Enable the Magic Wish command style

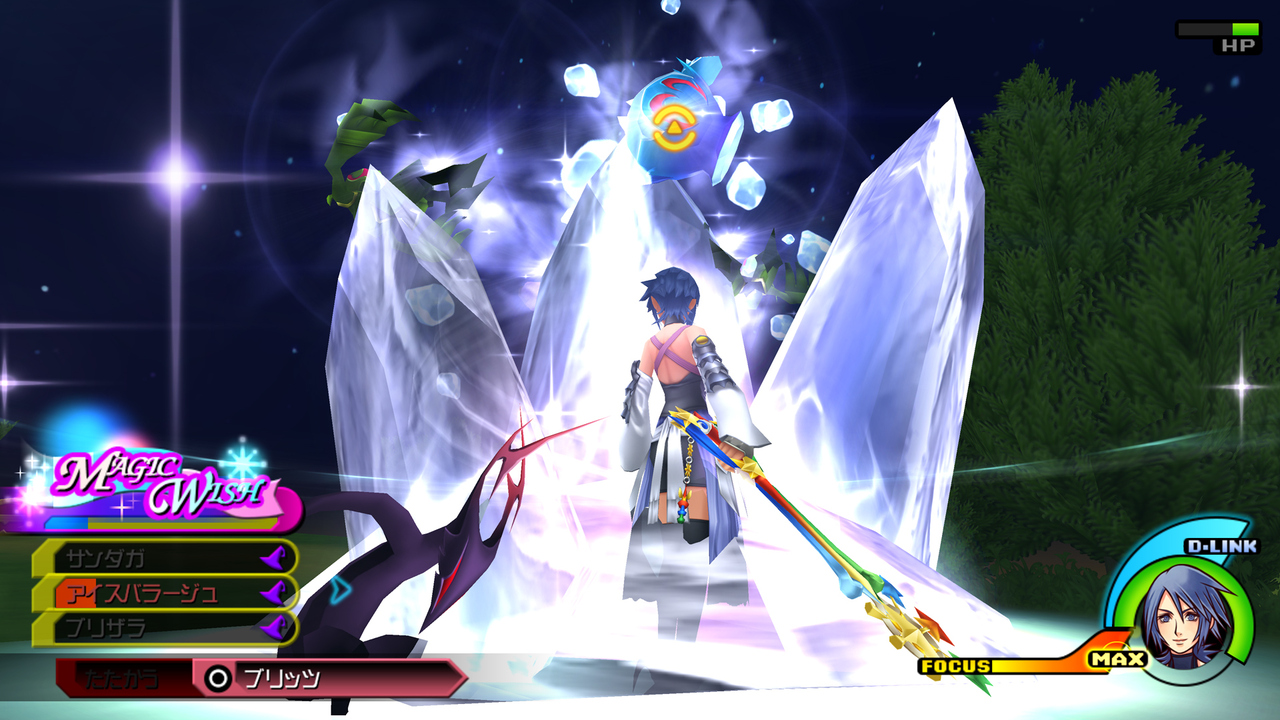(x=160, y=478)
